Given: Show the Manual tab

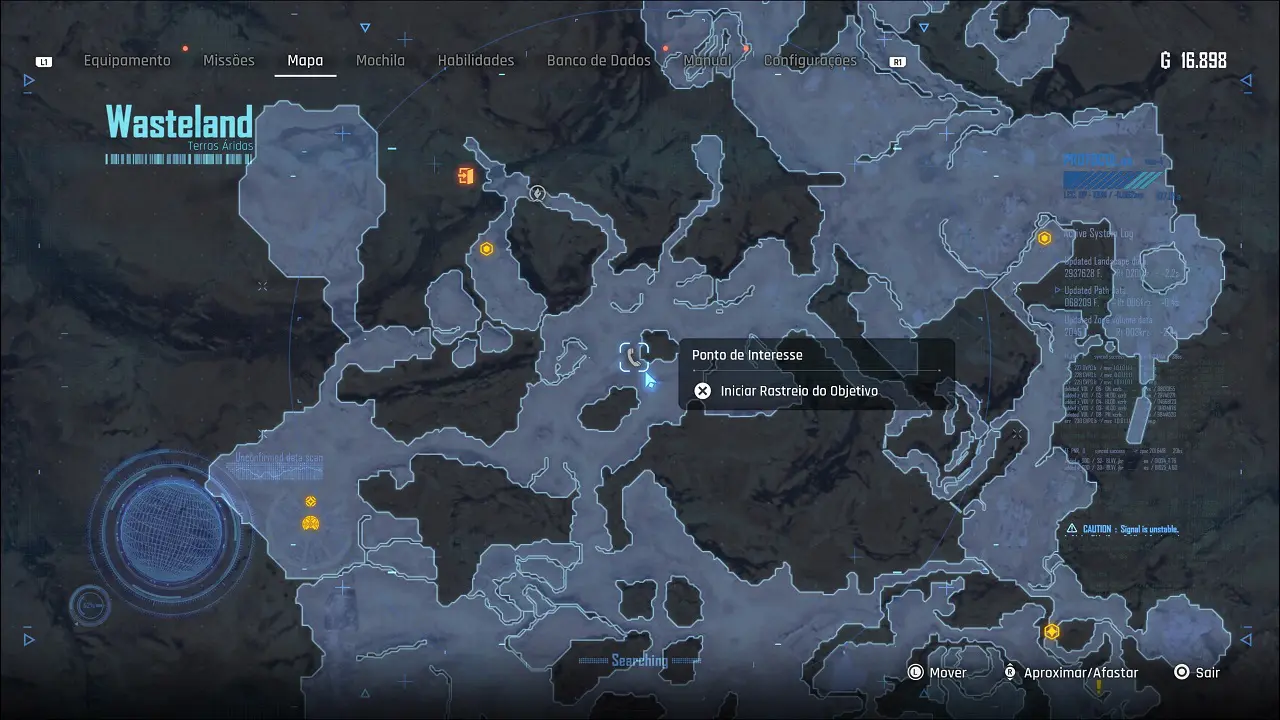Looking at the screenshot, I should [707, 60].
